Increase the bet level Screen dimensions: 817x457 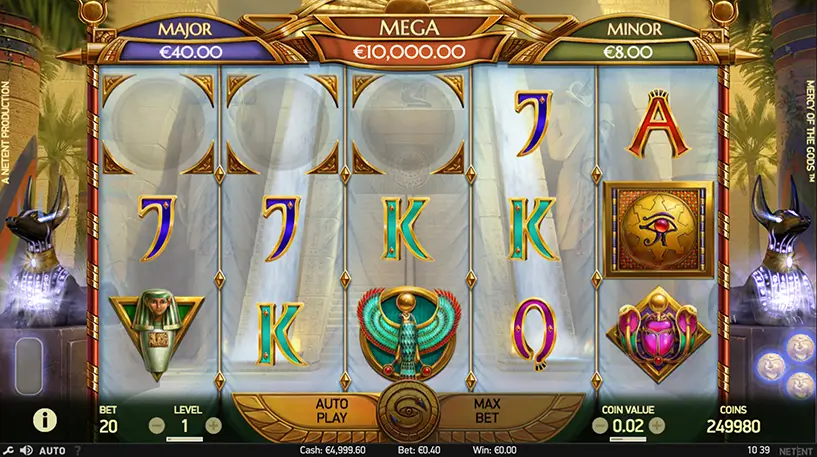[x=213, y=426]
